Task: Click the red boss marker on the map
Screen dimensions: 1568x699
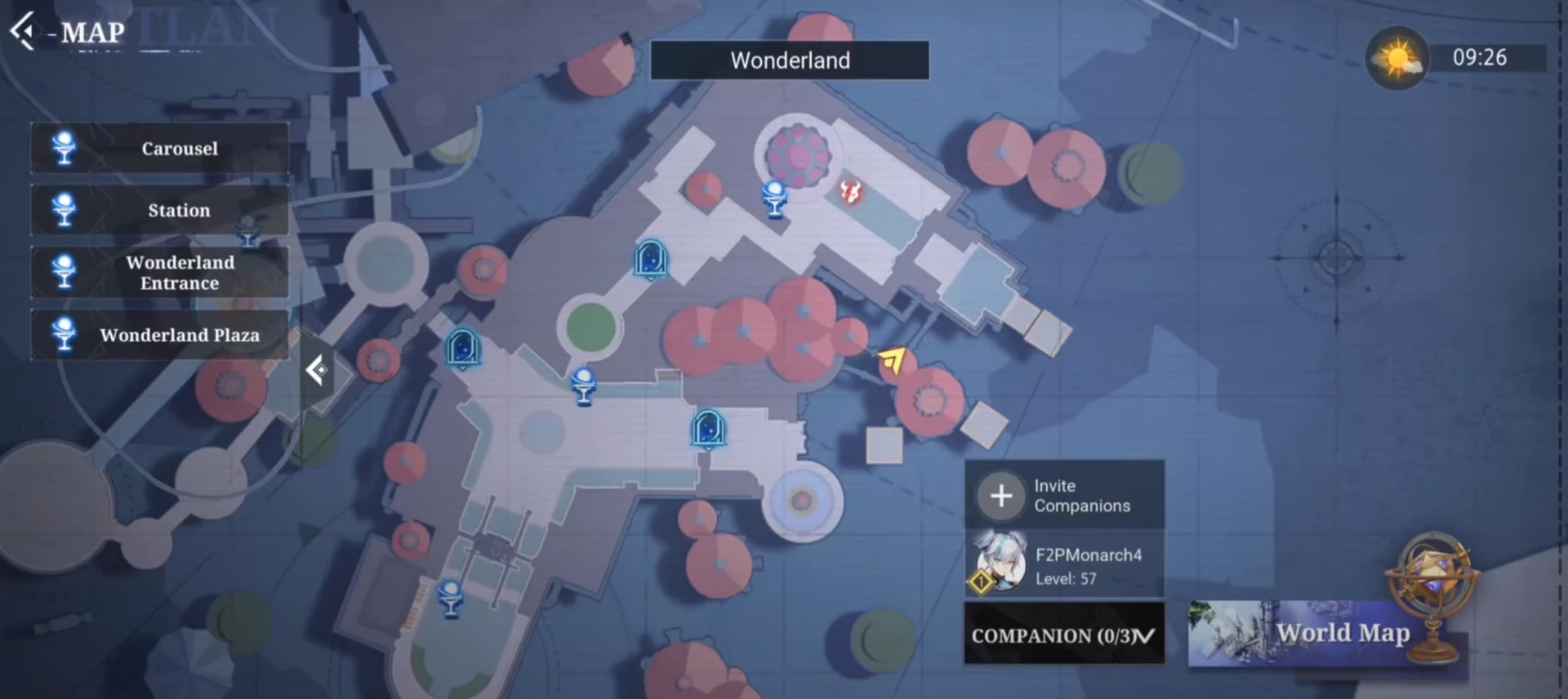Action: [x=850, y=193]
